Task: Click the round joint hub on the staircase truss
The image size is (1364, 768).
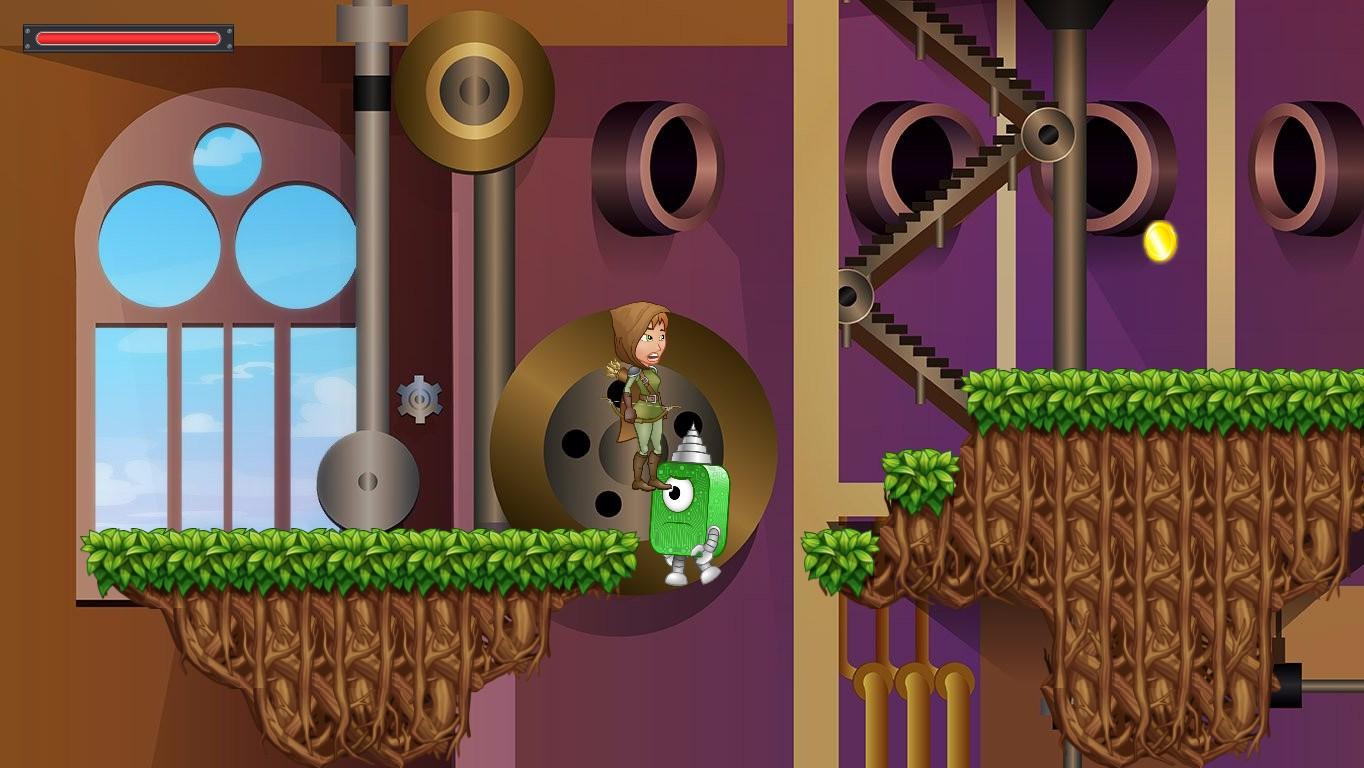Action: [x=1049, y=133]
